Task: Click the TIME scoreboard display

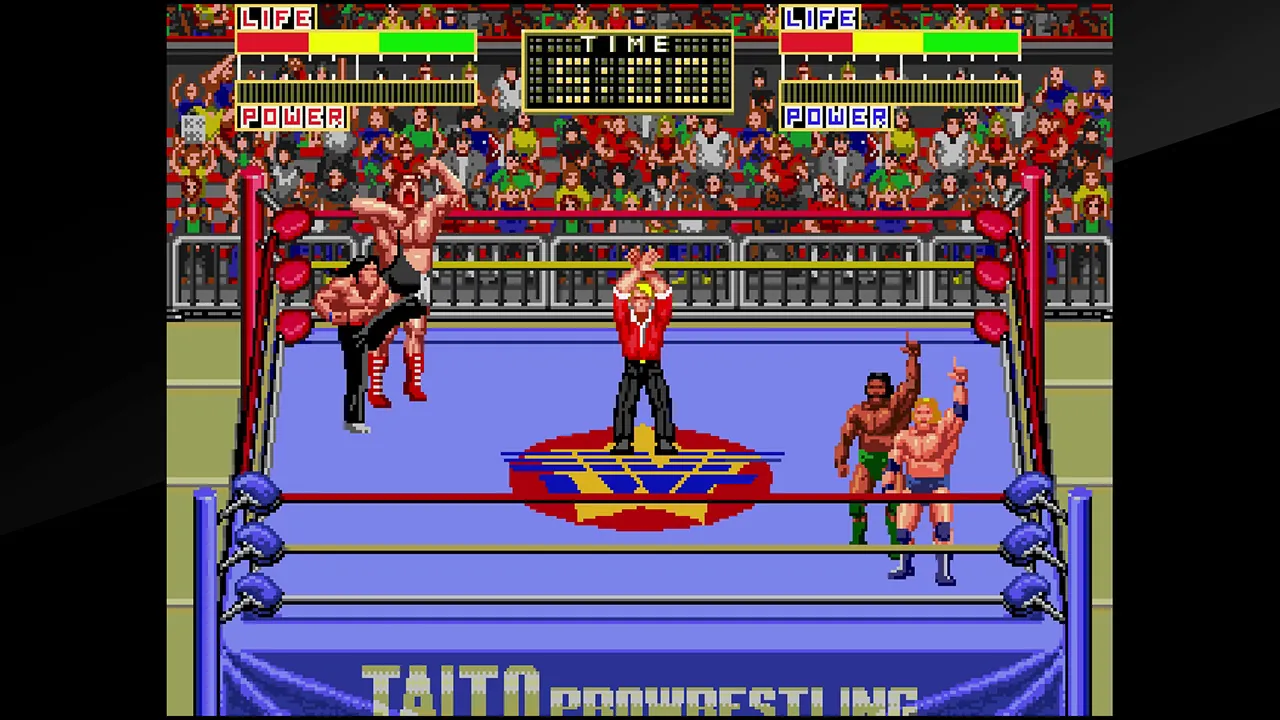Action: click(x=628, y=70)
